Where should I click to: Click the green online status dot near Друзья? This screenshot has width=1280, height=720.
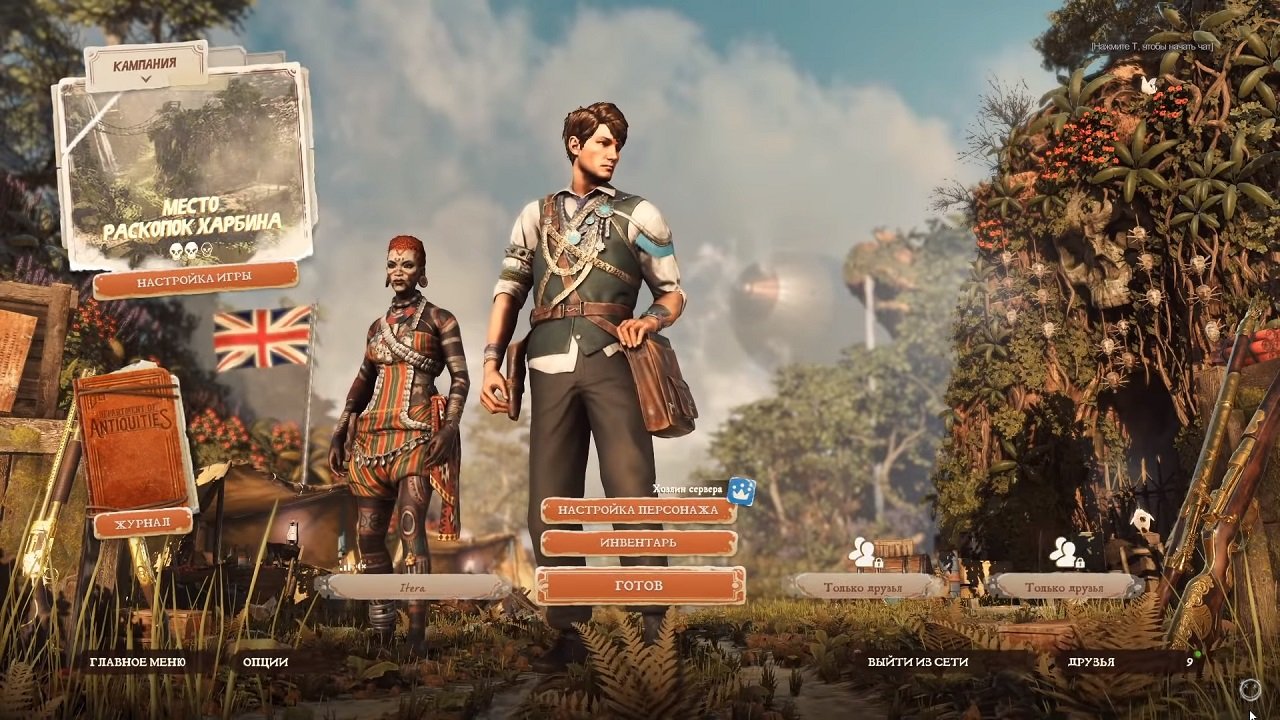[1198, 656]
